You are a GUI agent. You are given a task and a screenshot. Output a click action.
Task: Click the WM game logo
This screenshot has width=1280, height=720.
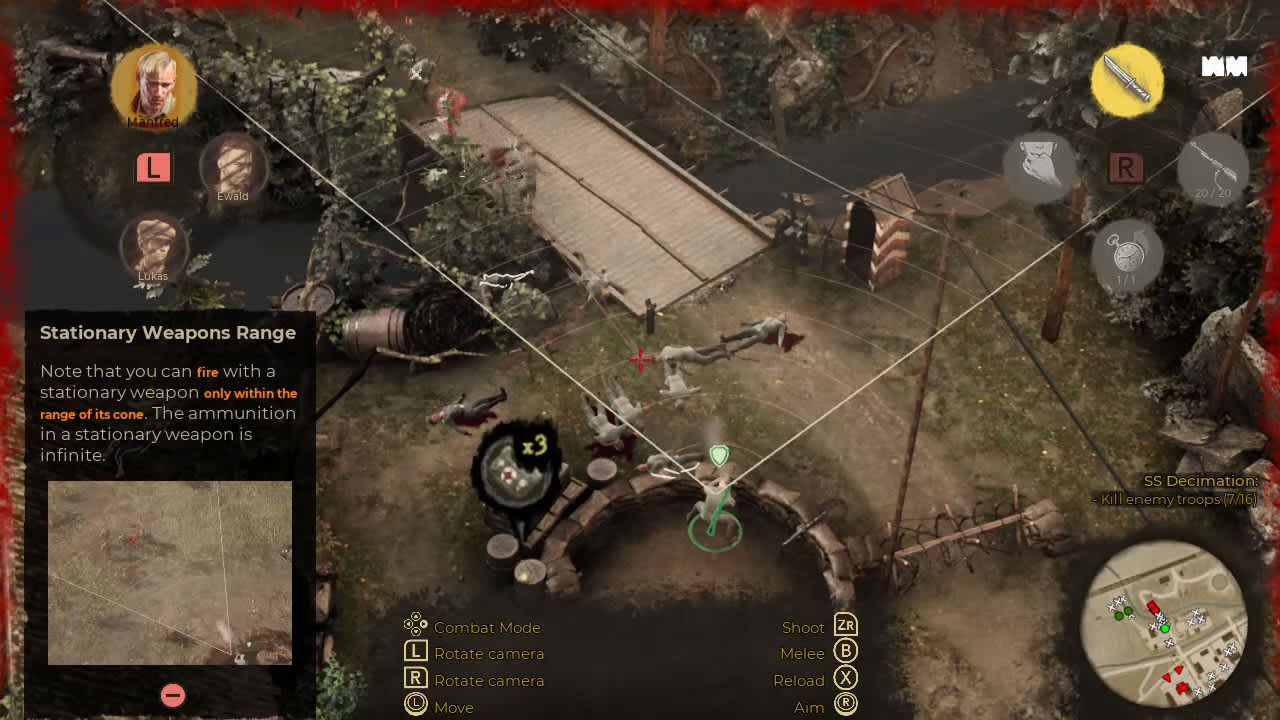click(x=1224, y=67)
